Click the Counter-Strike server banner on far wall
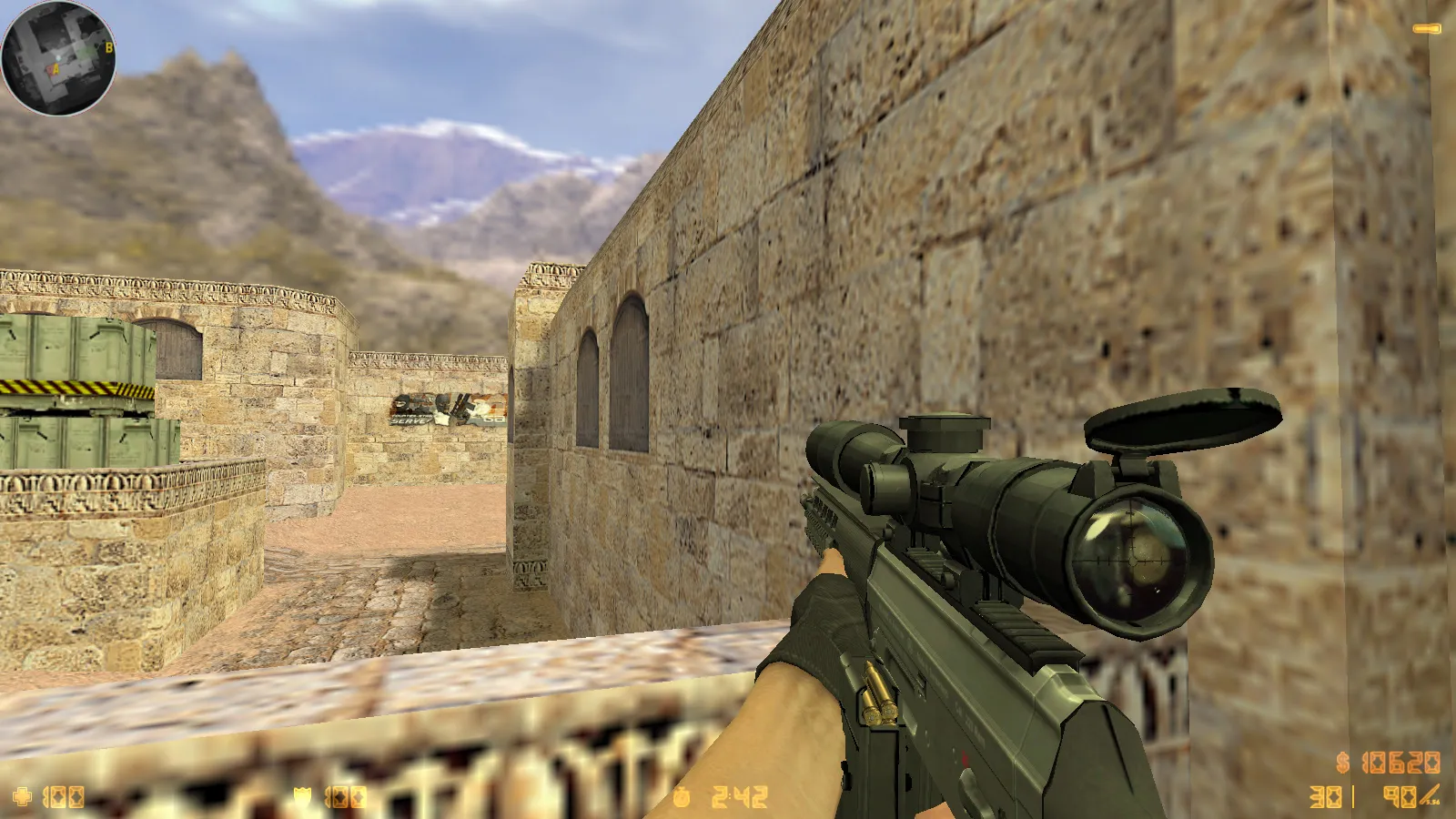The image size is (1456, 819). [446, 409]
